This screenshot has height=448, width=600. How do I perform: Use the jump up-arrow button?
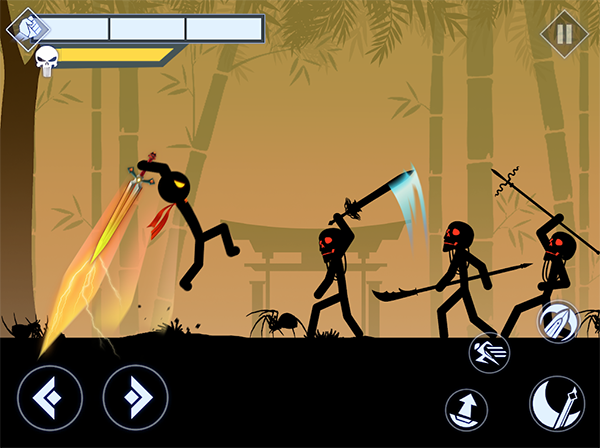click(x=467, y=409)
